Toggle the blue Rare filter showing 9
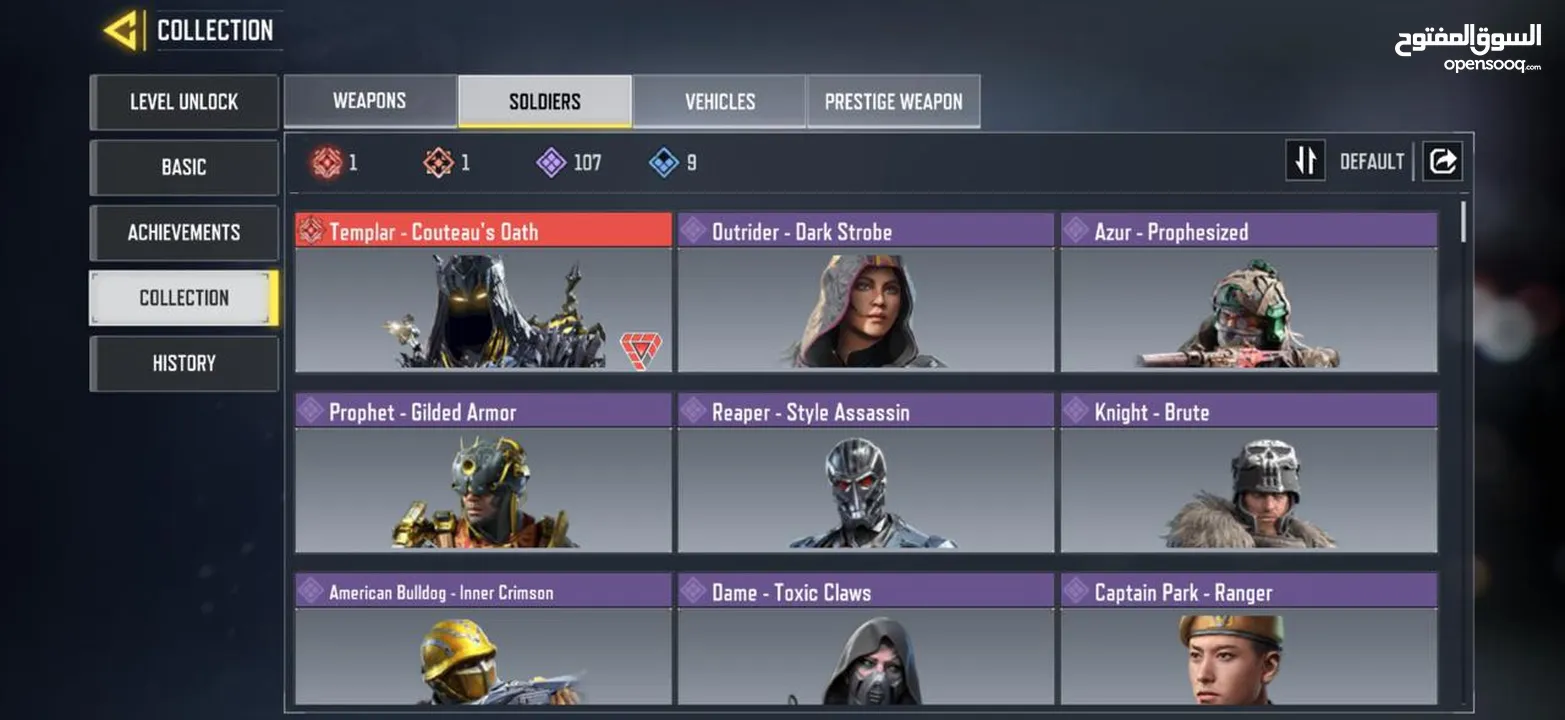Screen dimensions: 1565x720 (661, 163)
